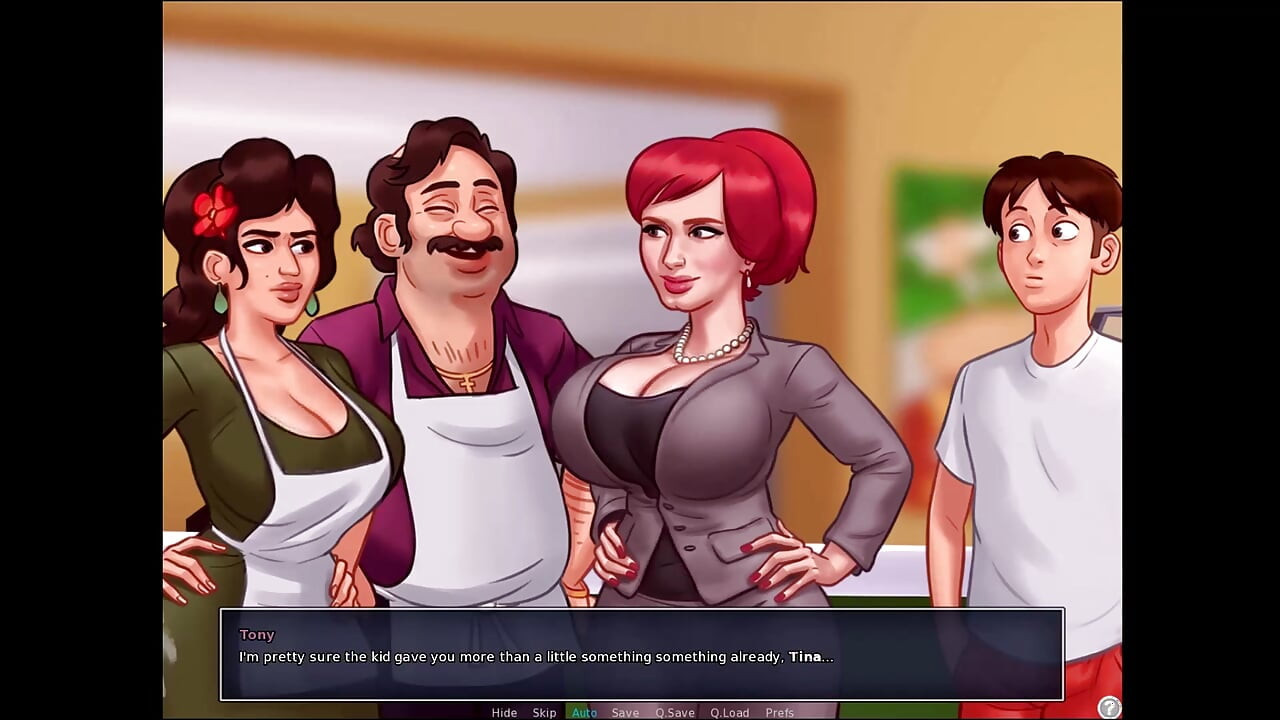The width and height of the screenshot is (1280, 720).
Task: Click Save to store current progress
Action: click(x=625, y=713)
